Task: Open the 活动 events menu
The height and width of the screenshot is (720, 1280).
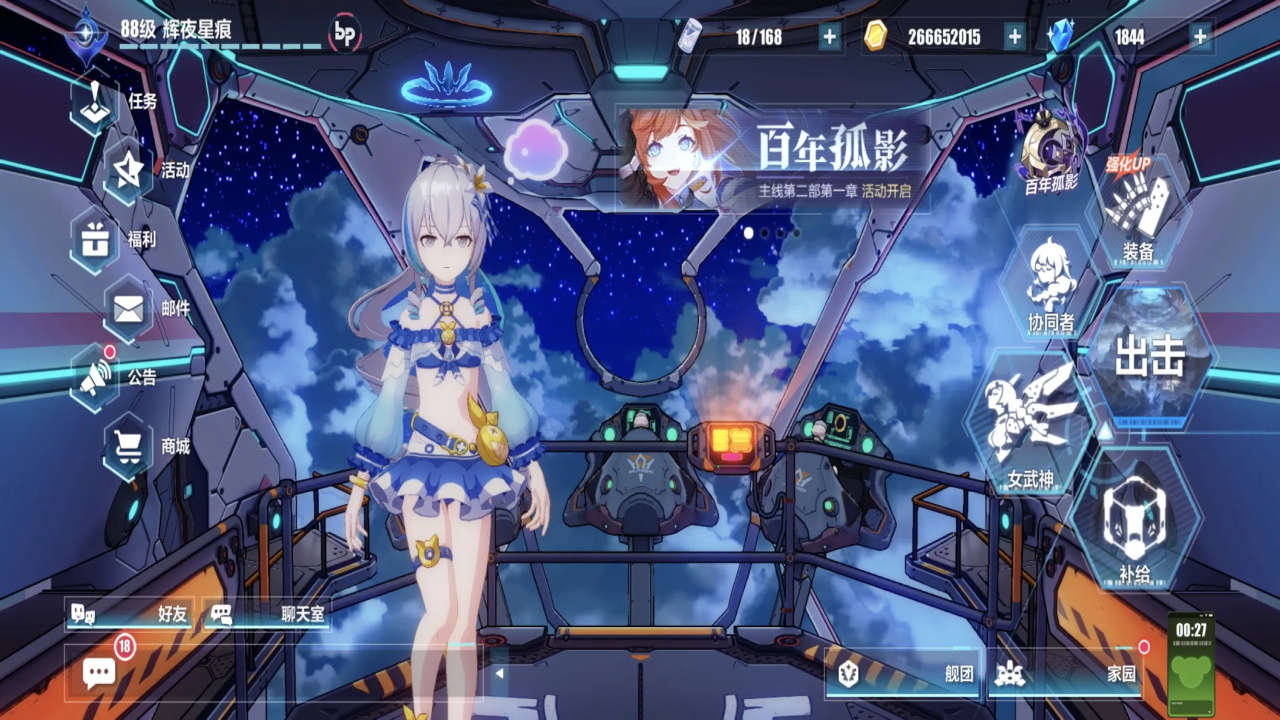Action: 130,171
